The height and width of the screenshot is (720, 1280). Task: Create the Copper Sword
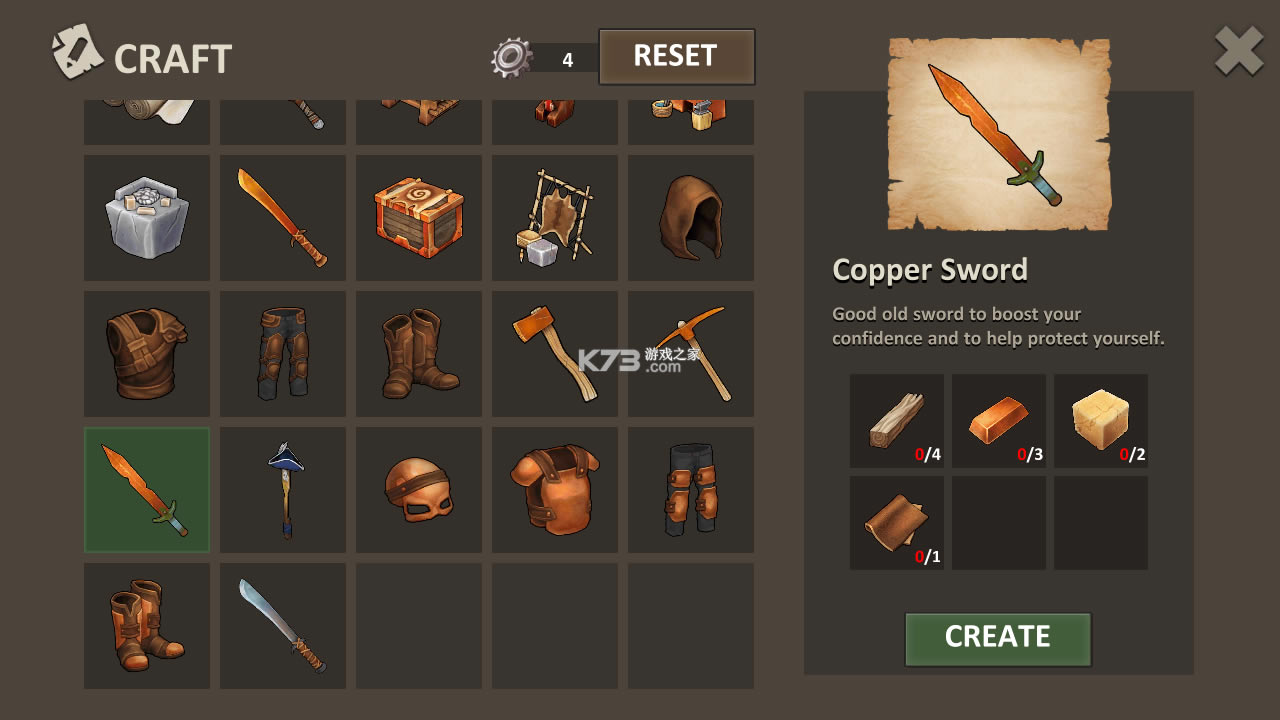pos(997,638)
